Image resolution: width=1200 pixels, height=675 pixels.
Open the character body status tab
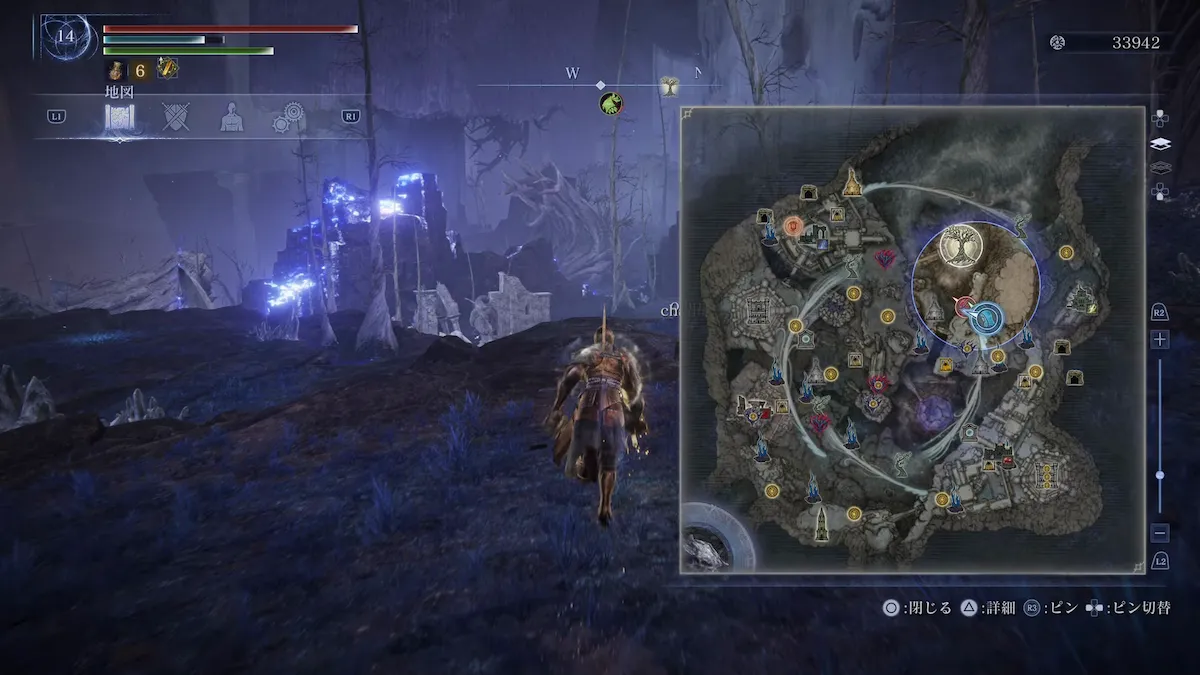tap(232, 117)
